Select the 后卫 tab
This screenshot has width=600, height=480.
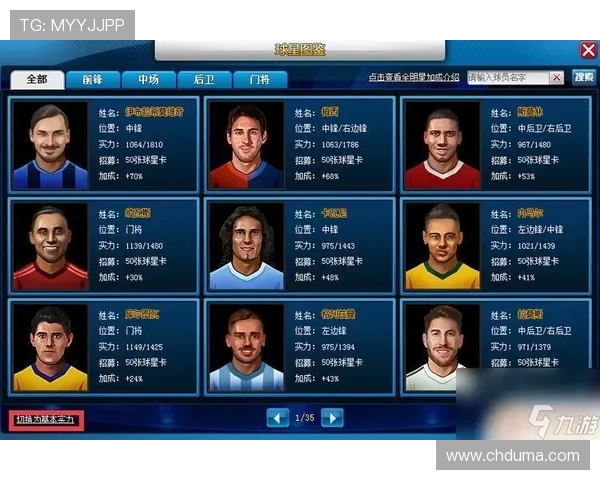click(204, 79)
